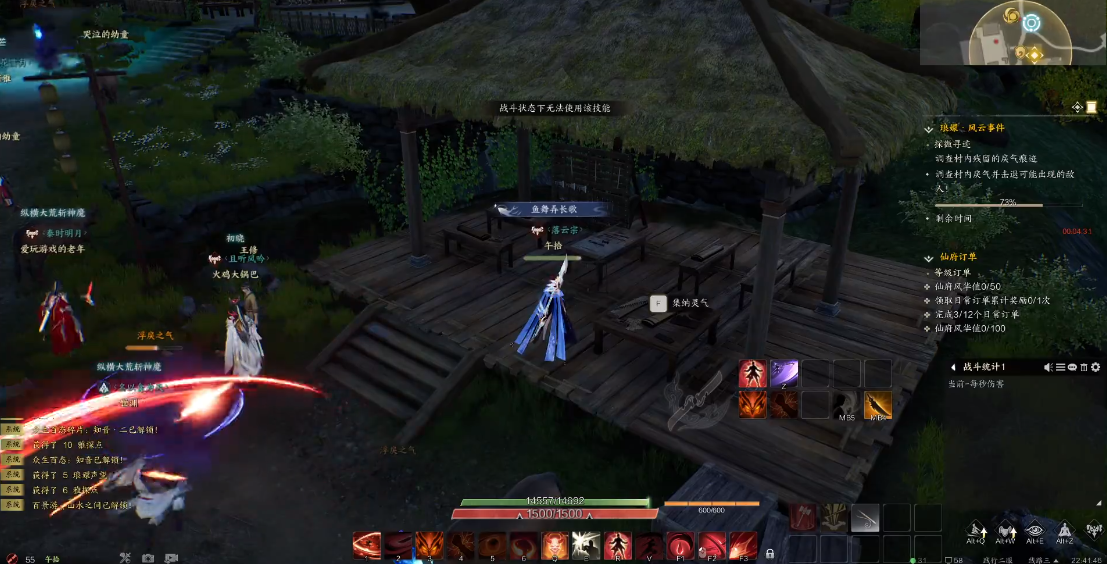
Task: Activate the Alt+E eye function icon
Action: click(x=1035, y=530)
